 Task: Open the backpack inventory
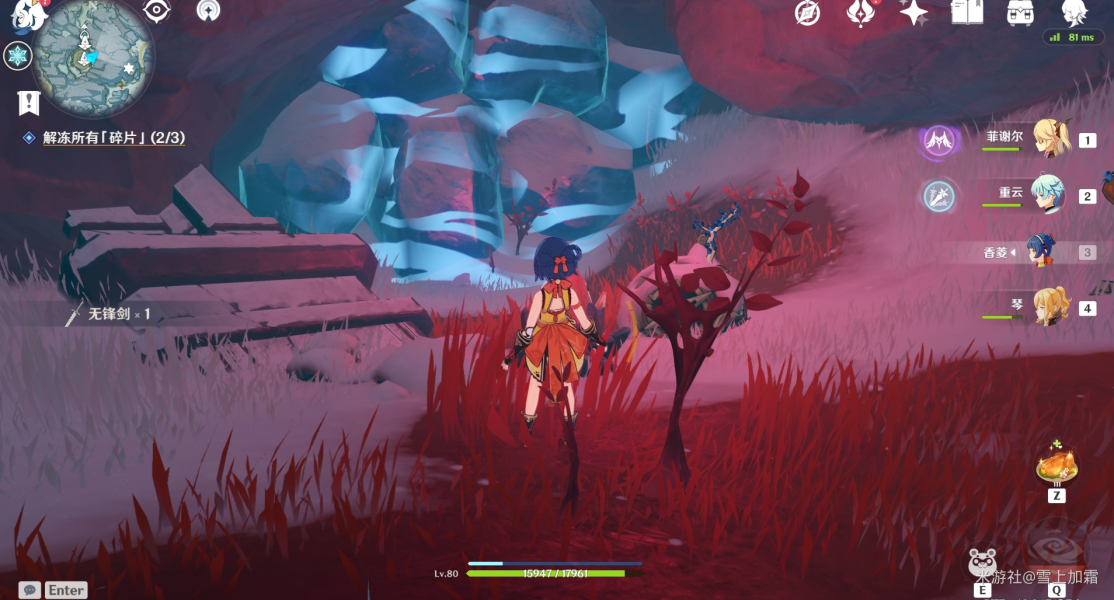click(1020, 13)
